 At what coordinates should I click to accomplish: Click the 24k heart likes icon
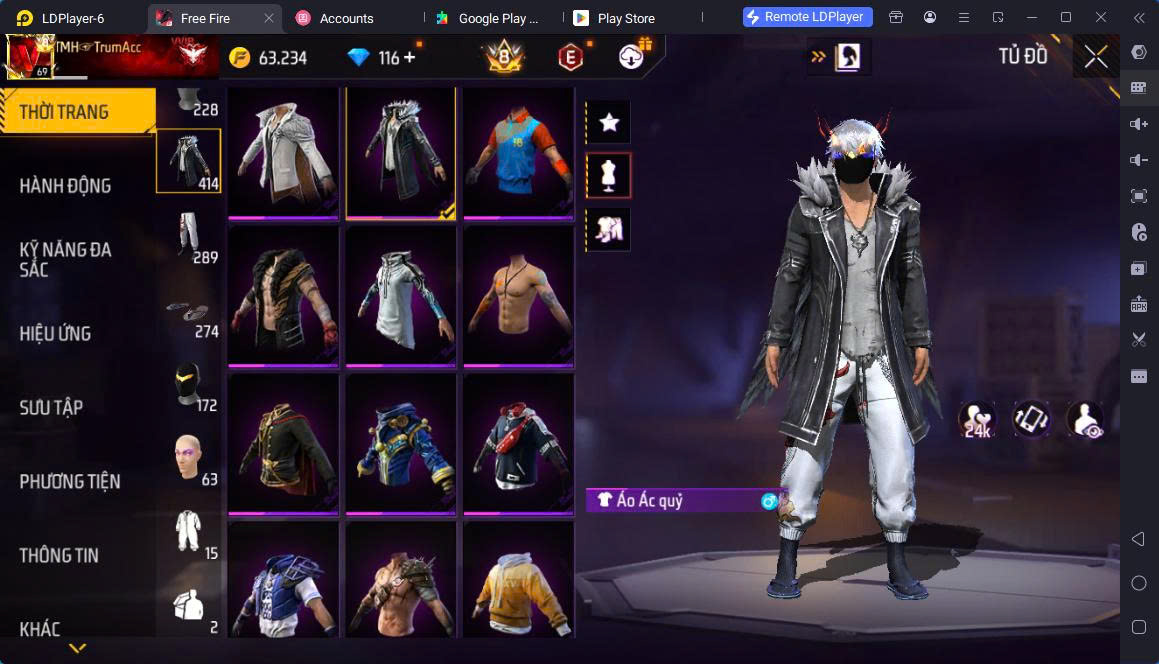[977, 420]
